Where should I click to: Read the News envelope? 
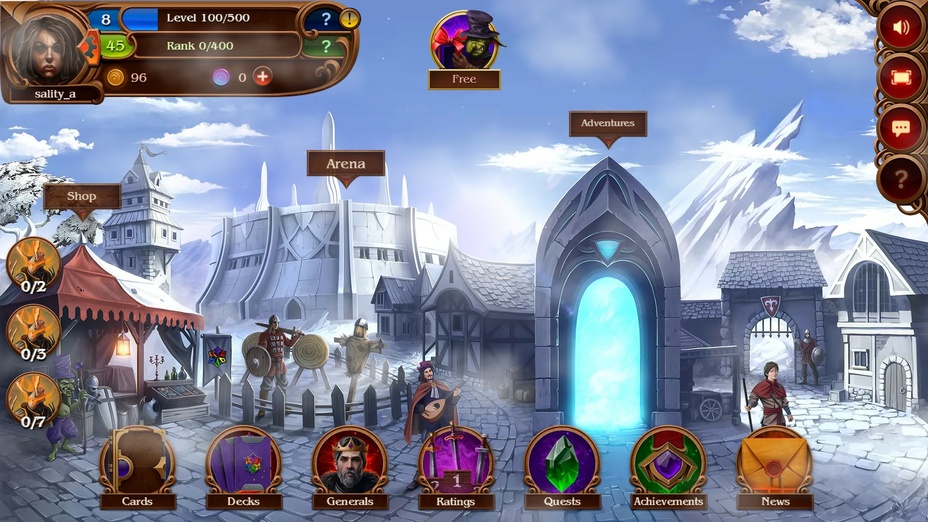[x=774, y=463]
